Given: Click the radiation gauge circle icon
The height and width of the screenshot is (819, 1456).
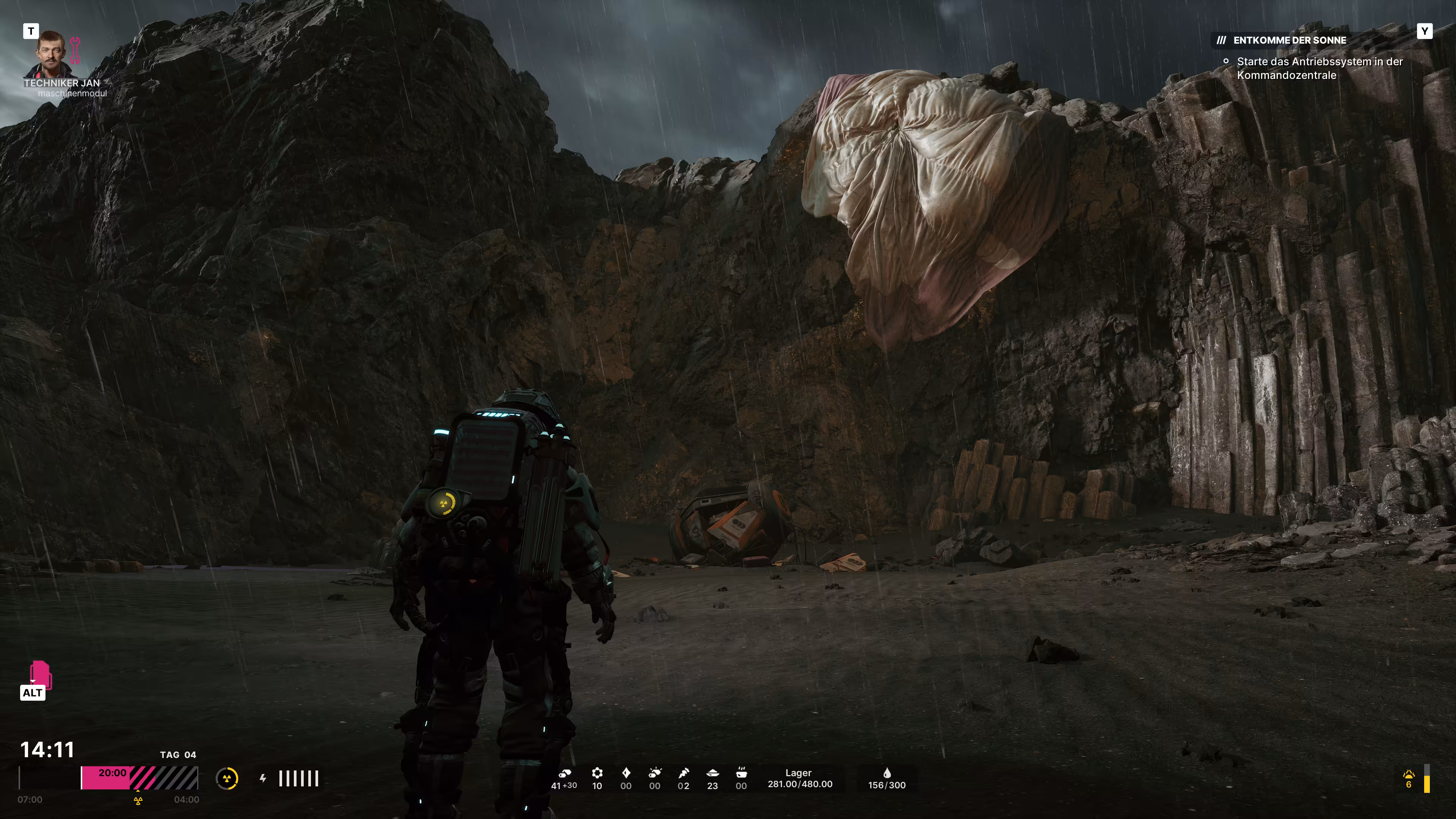Looking at the screenshot, I should click(227, 778).
